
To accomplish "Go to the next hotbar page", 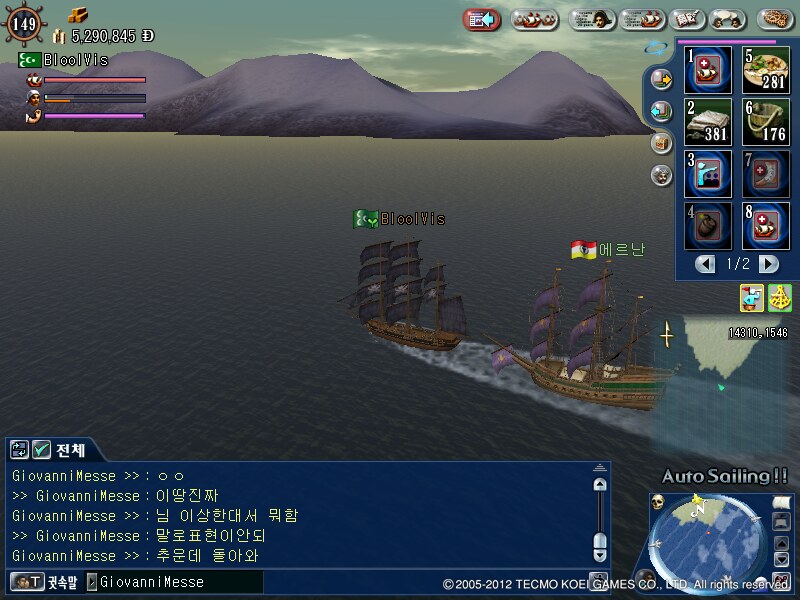I will click(768, 264).
